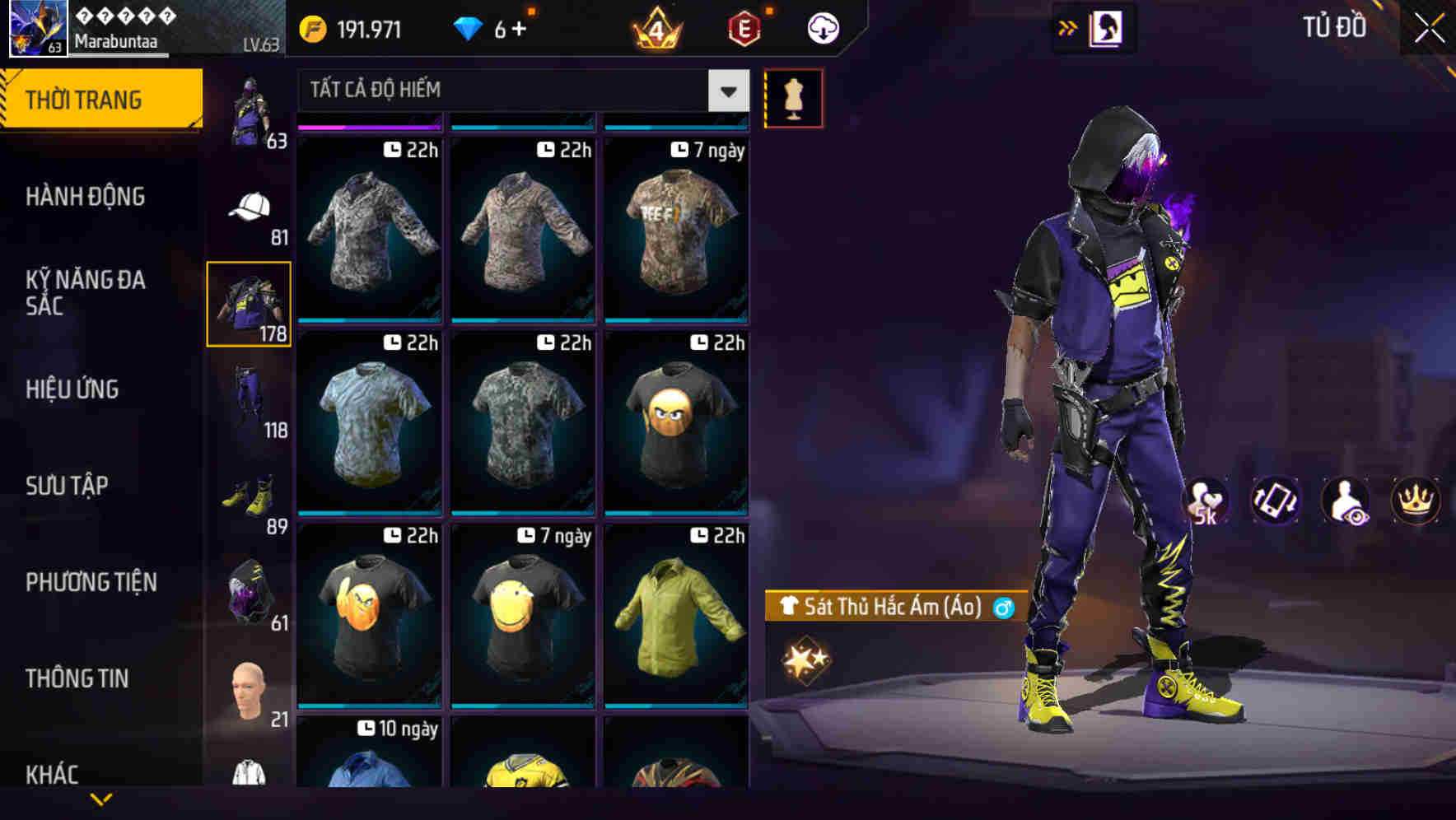Open the cloud download icon in top bar
Image resolution: width=1456 pixels, height=820 pixels.
[x=820, y=27]
